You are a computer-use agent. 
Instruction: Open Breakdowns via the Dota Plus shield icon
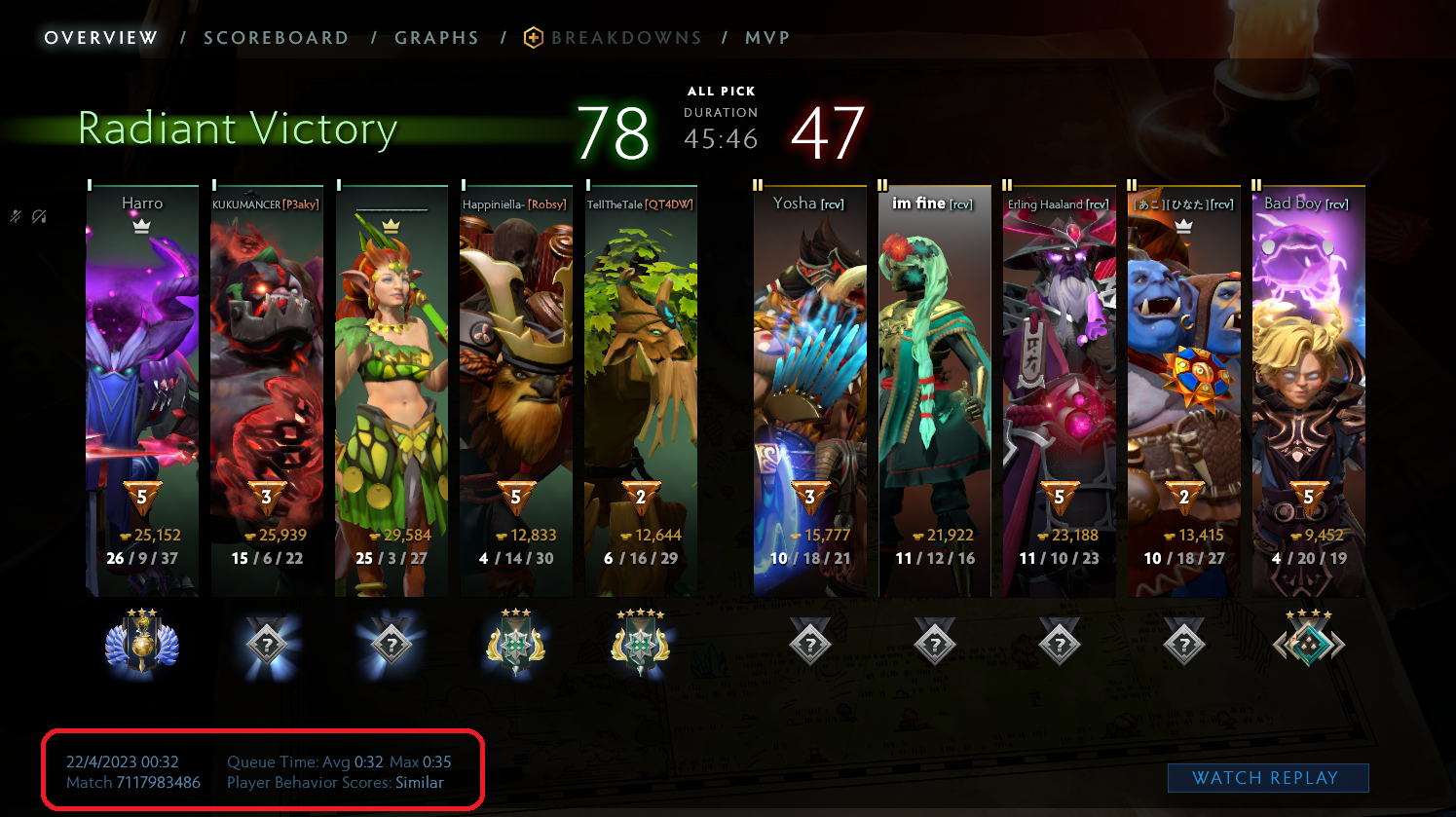(533, 37)
